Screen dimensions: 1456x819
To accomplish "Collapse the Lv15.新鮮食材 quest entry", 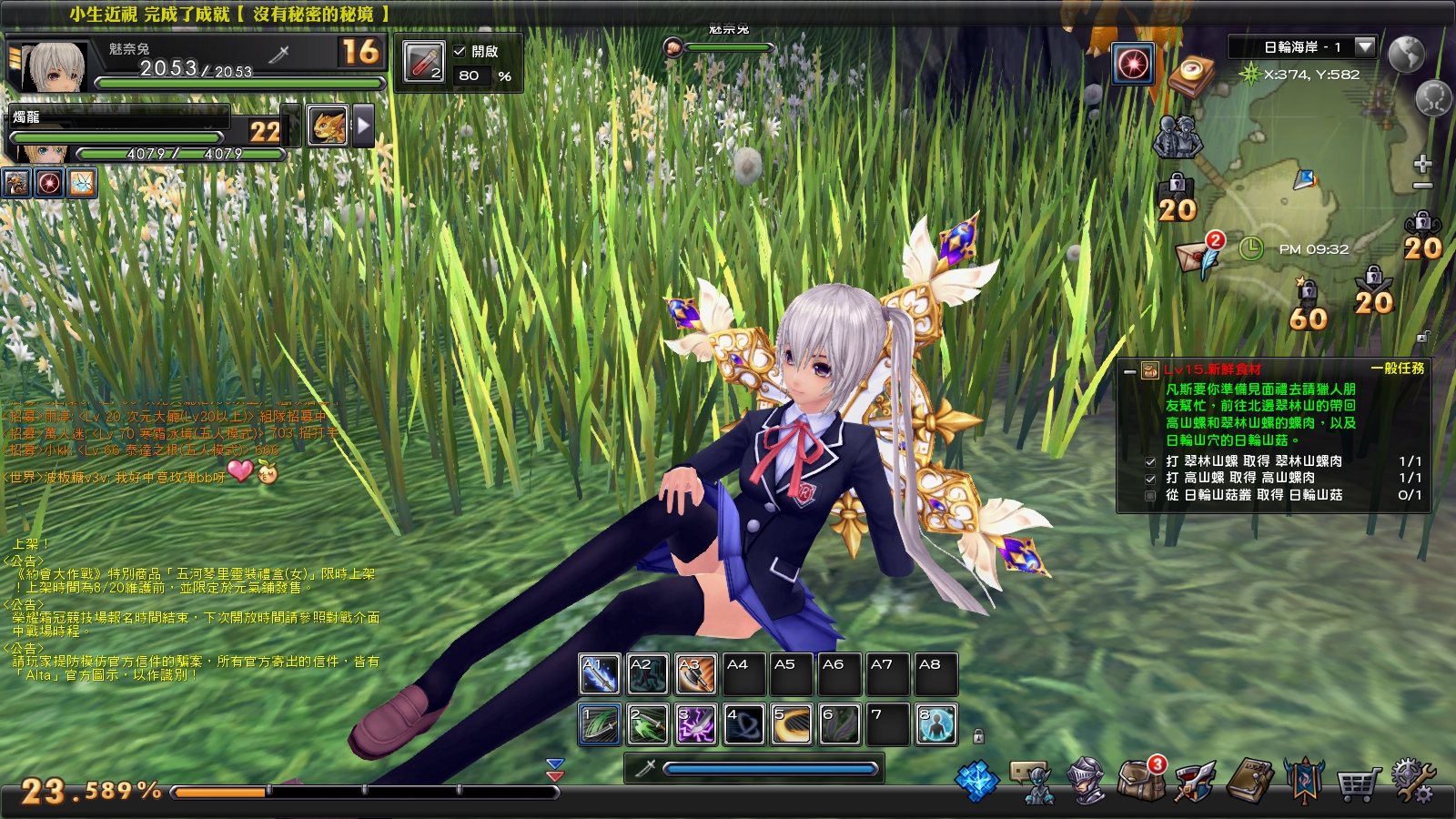I will point(1130,371).
